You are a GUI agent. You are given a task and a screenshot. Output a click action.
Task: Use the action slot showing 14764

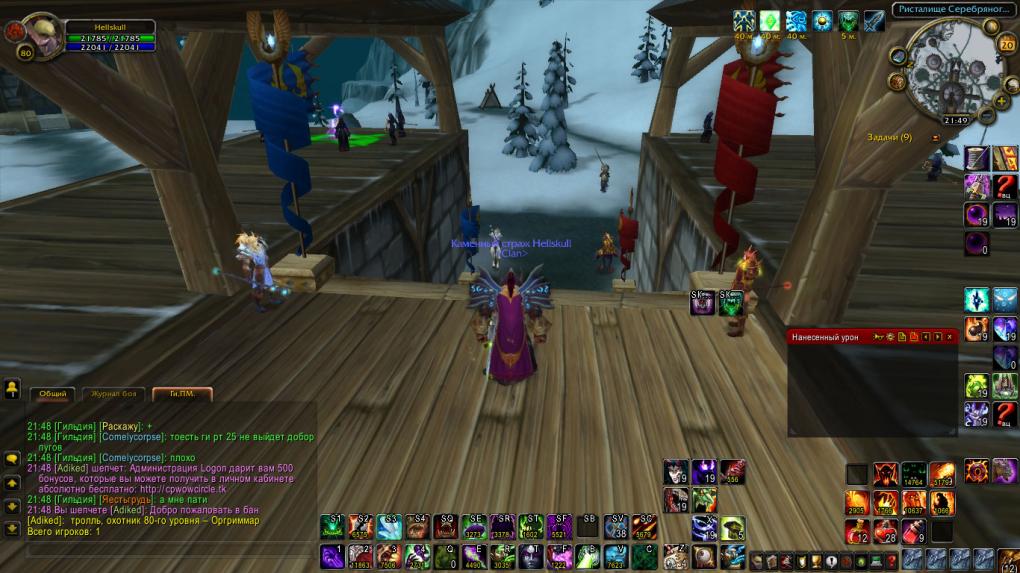pos(913,474)
